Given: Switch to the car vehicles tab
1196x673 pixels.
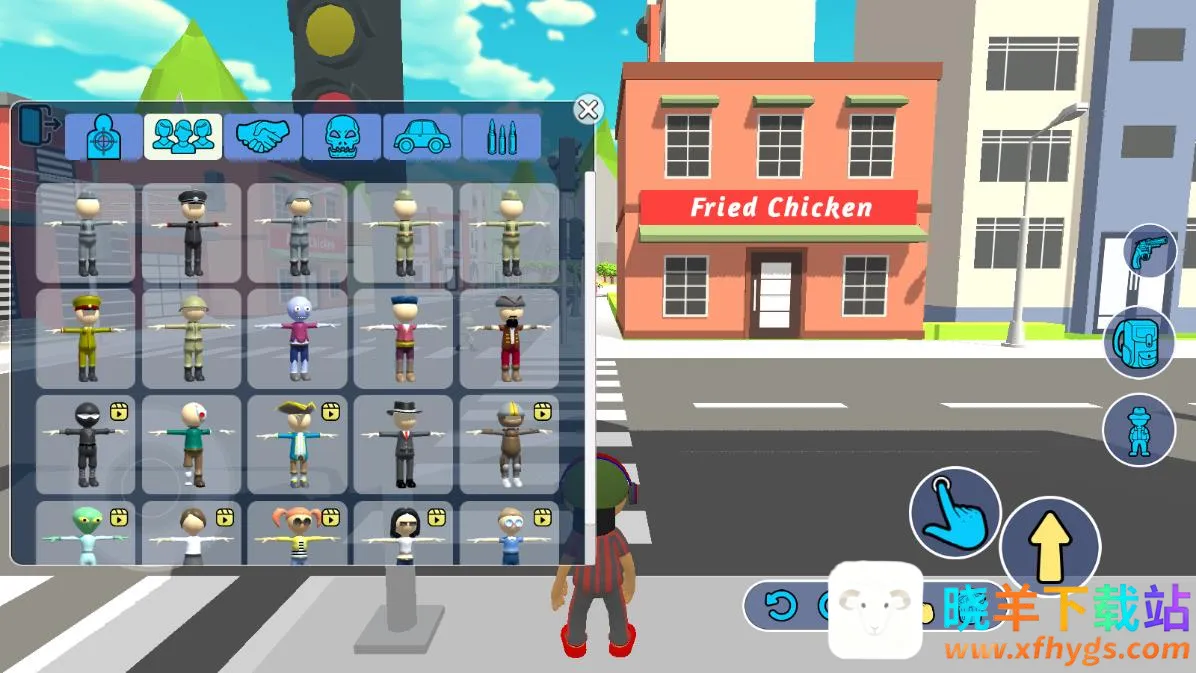Looking at the screenshot, I should [x=421, y=137].
